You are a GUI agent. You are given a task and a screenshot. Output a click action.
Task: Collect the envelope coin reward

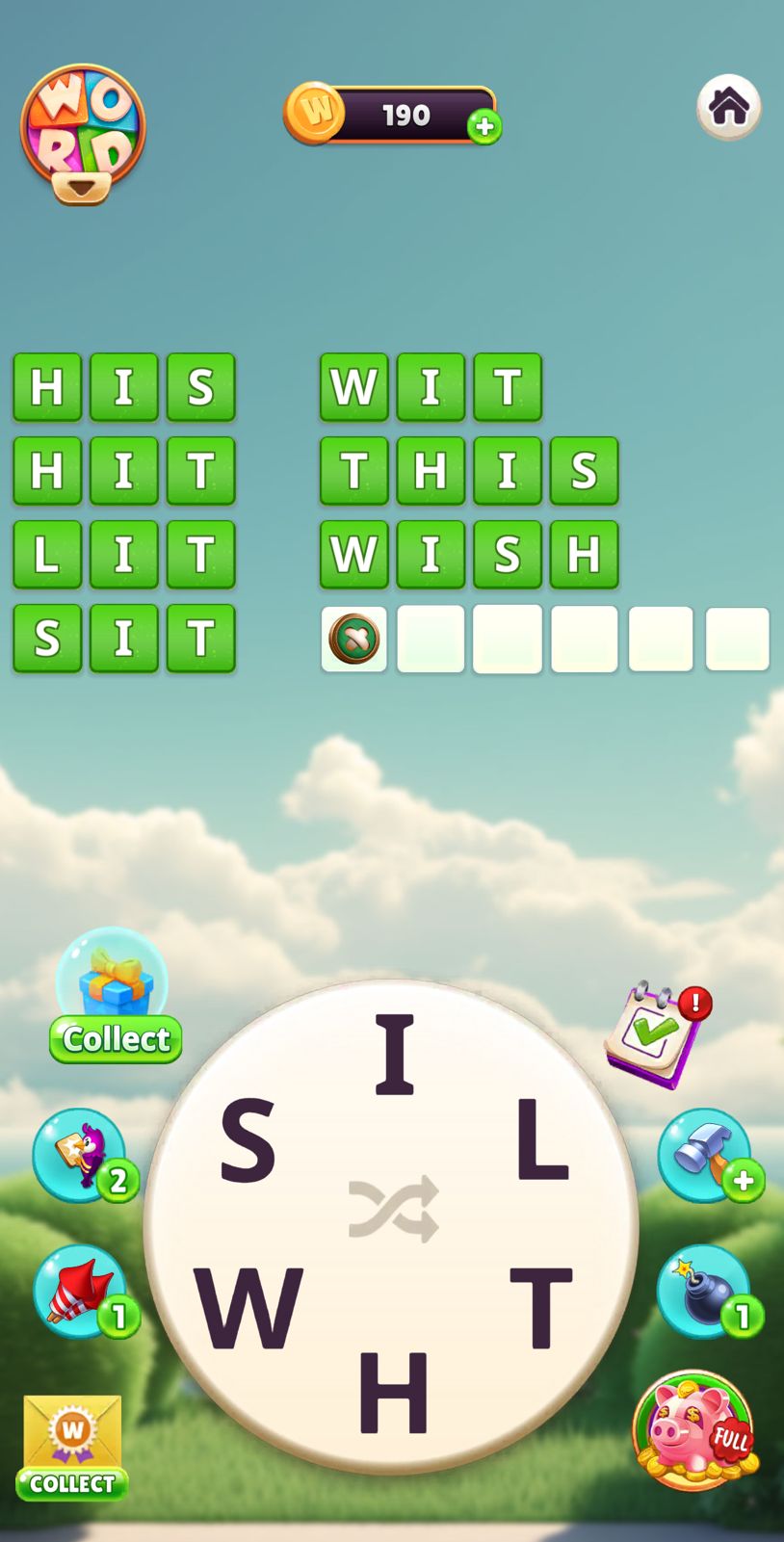click(x=72, y=1447)
